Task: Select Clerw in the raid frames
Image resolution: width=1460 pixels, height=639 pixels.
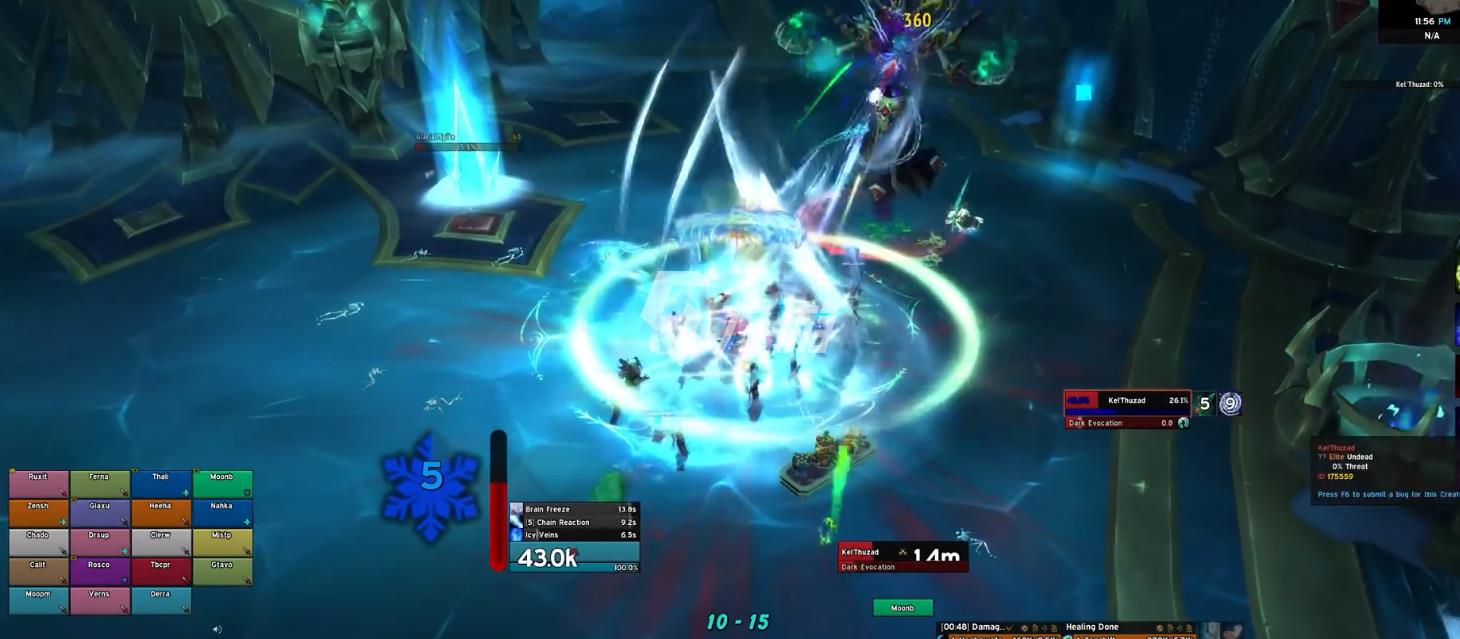Action: click(161, 542)
